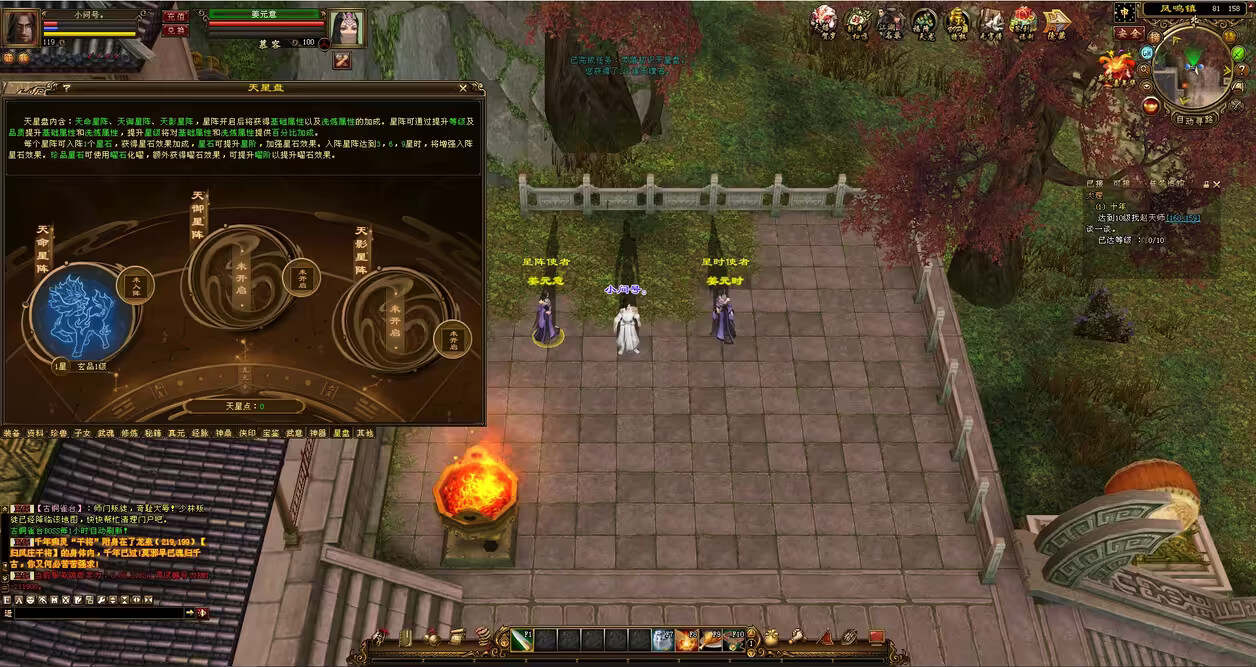Close the 天星盘 star chart window
The height and width of the screenshot is (667, 1256).
click(462, 88)
